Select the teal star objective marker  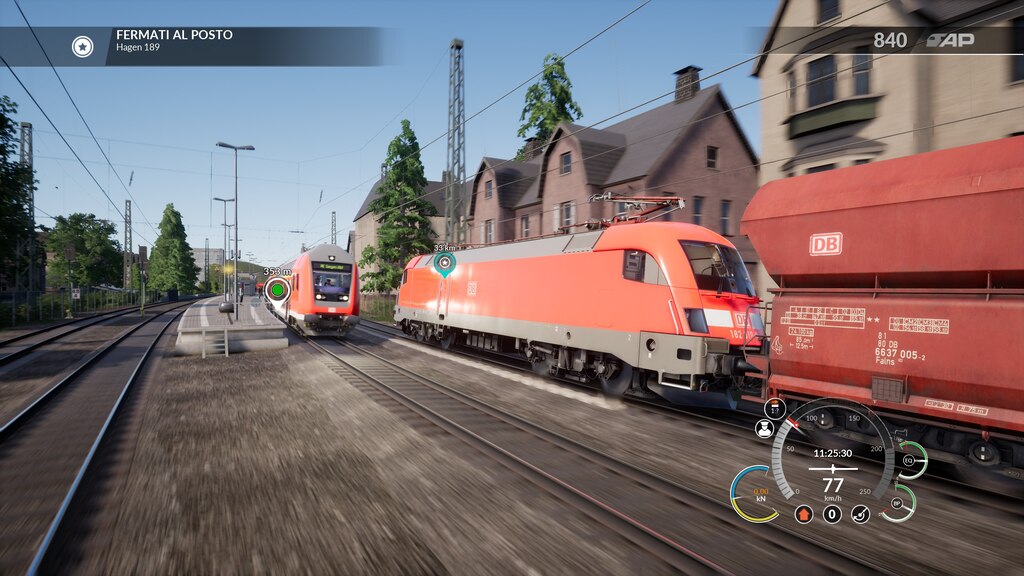444,263
